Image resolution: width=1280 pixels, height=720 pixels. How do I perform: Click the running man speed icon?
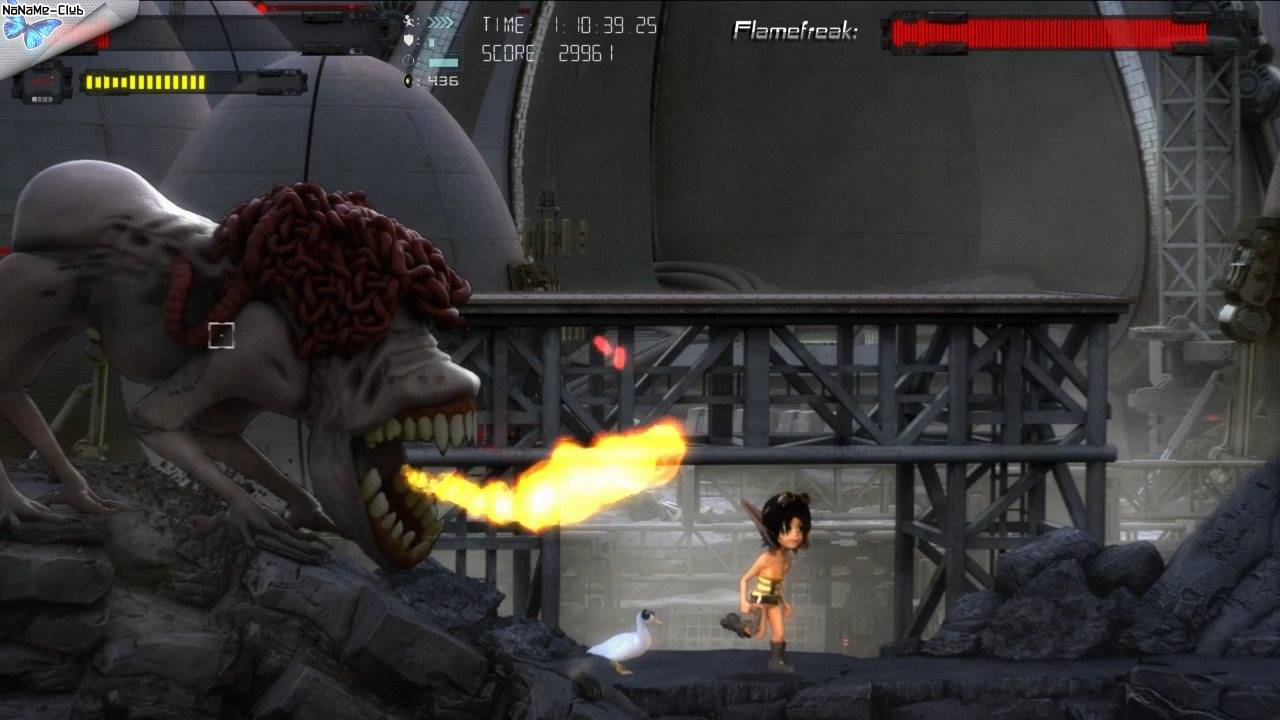409,23
